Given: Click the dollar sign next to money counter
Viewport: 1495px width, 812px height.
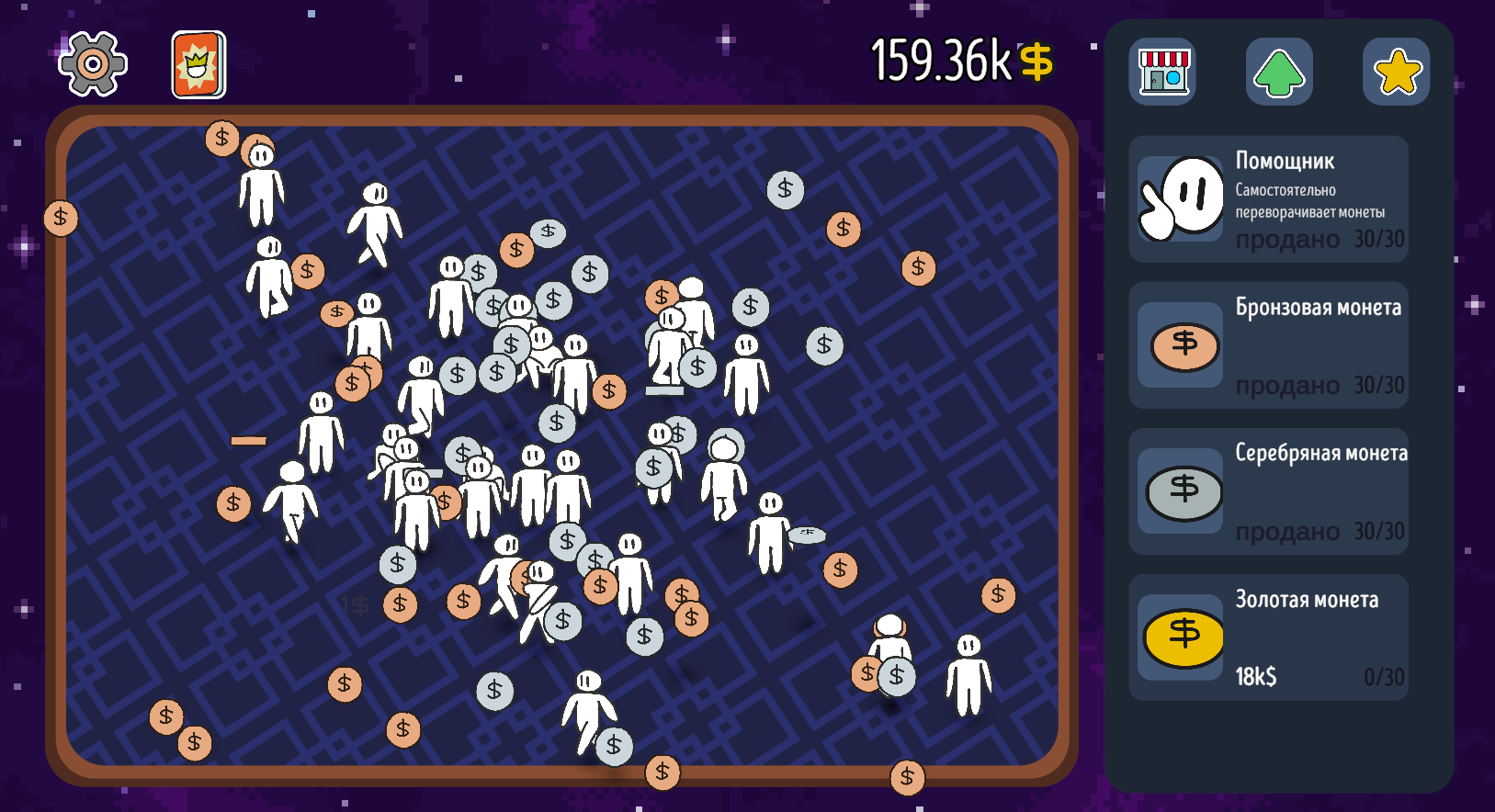Looking at the screenshot, I should tap(1037, 62).
